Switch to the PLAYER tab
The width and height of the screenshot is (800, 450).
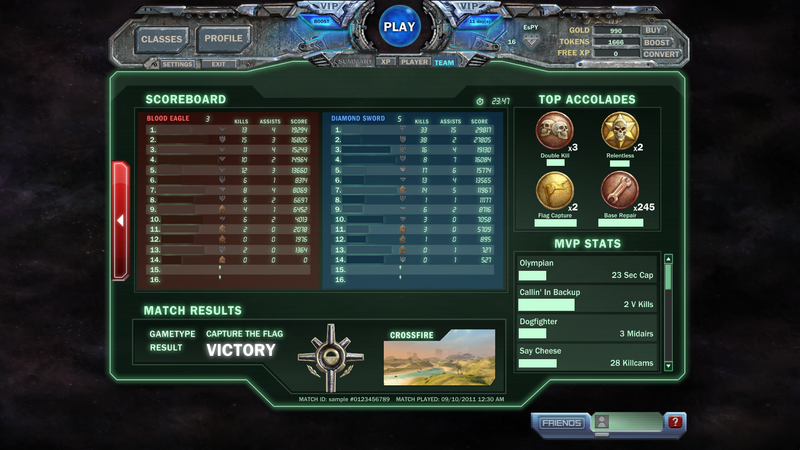click(415, 62)
